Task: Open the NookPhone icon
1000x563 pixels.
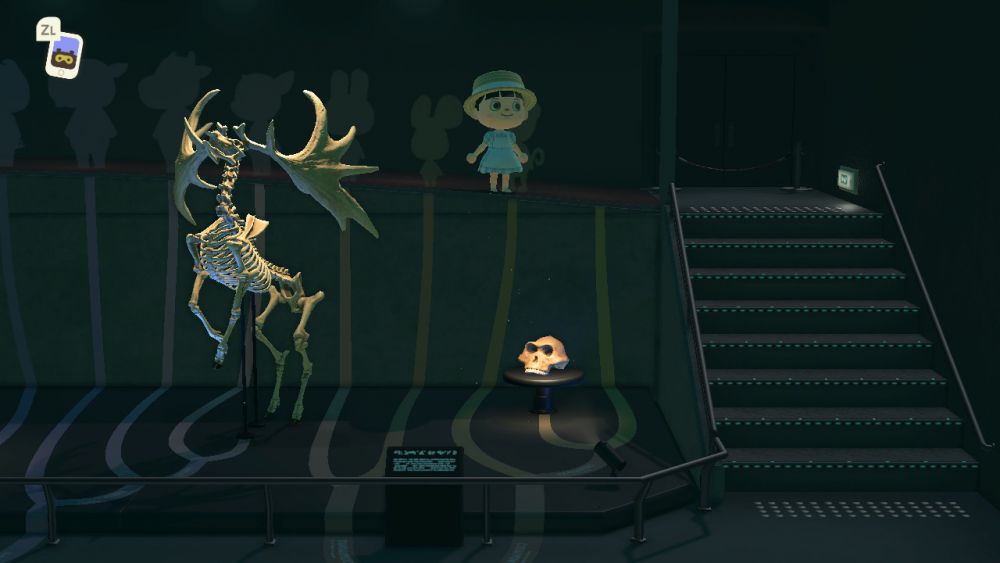Action: [x=64, y=54]
